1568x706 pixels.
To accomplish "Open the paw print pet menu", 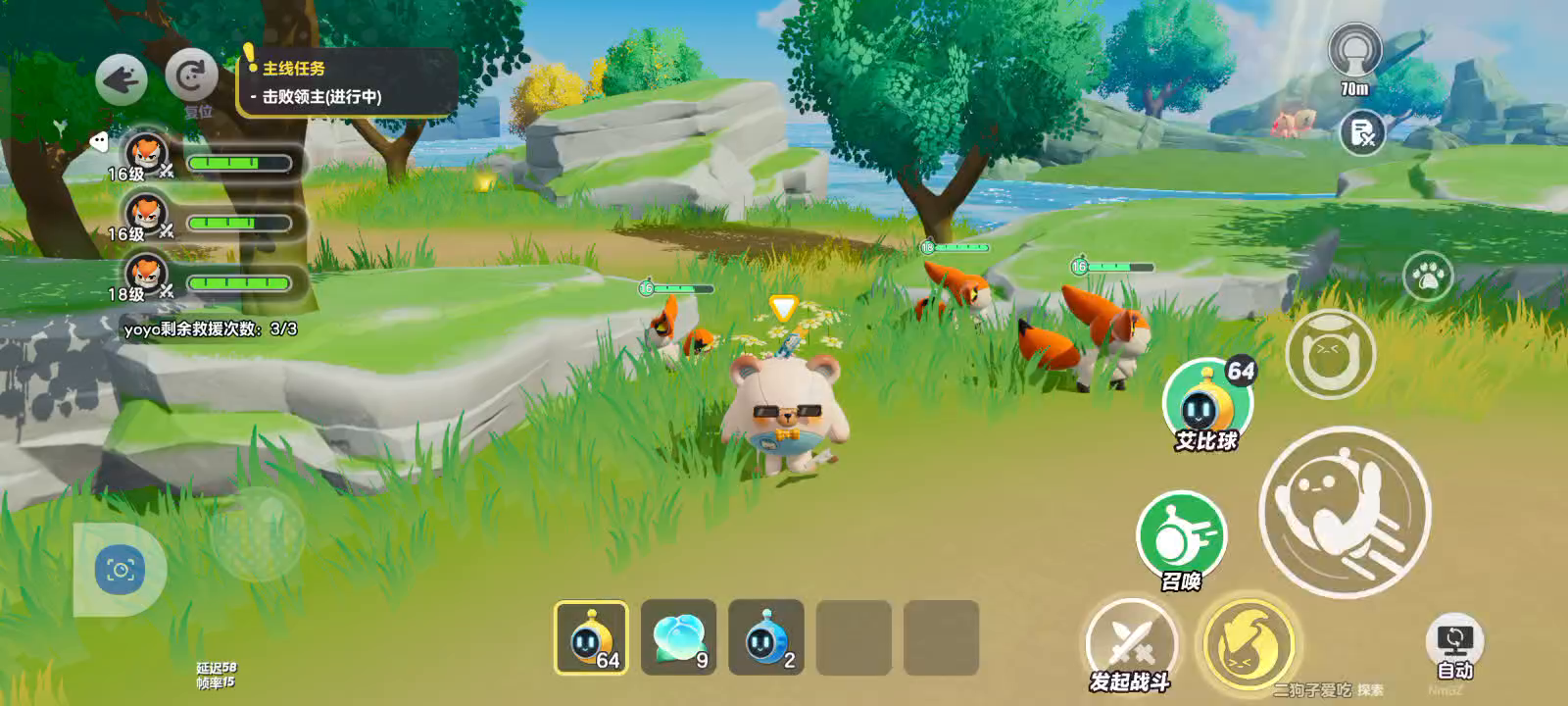I will (x=1428, y=277).
